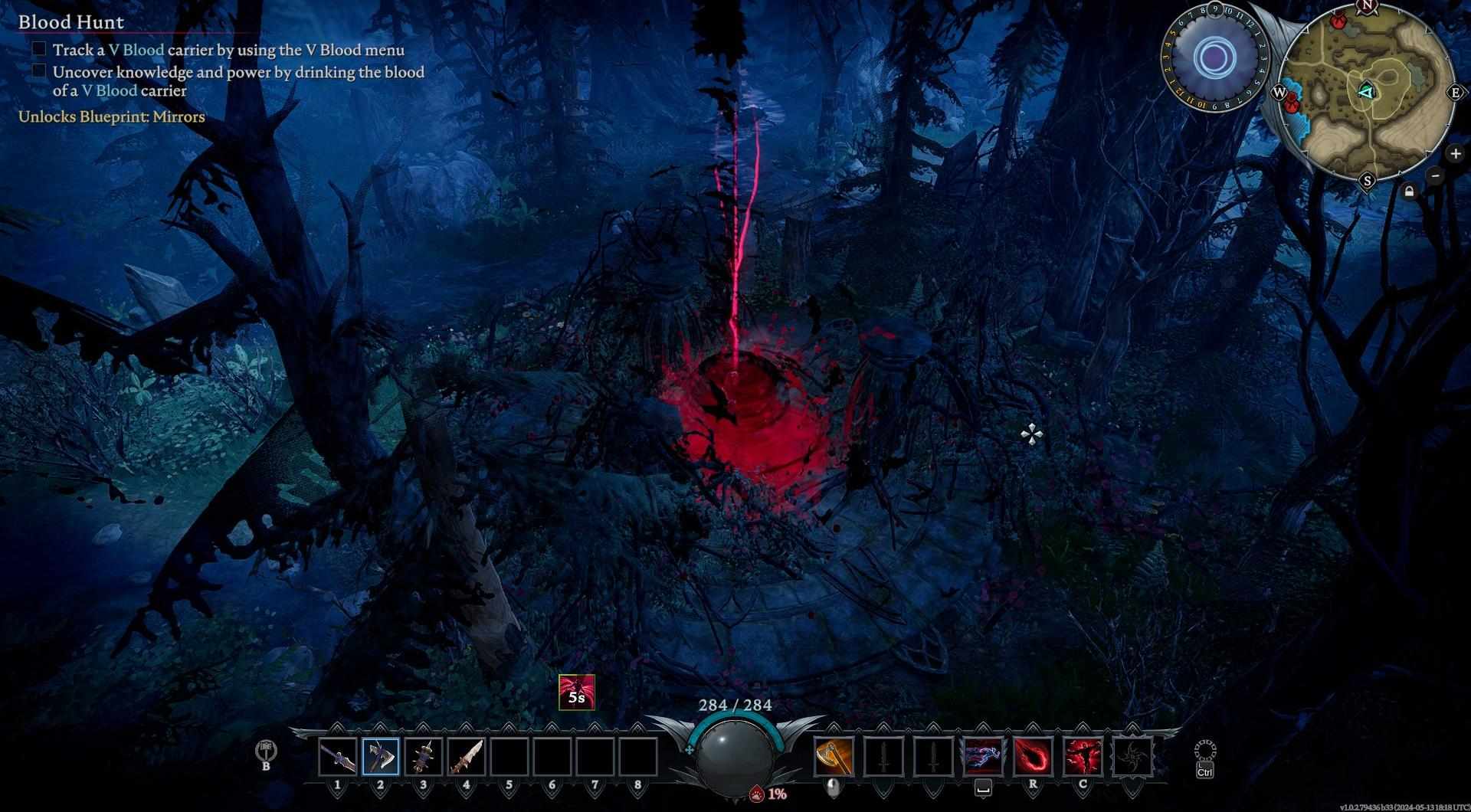
Task: Select the bone sword in hotbar slot 4
Action: click(466, 757)
